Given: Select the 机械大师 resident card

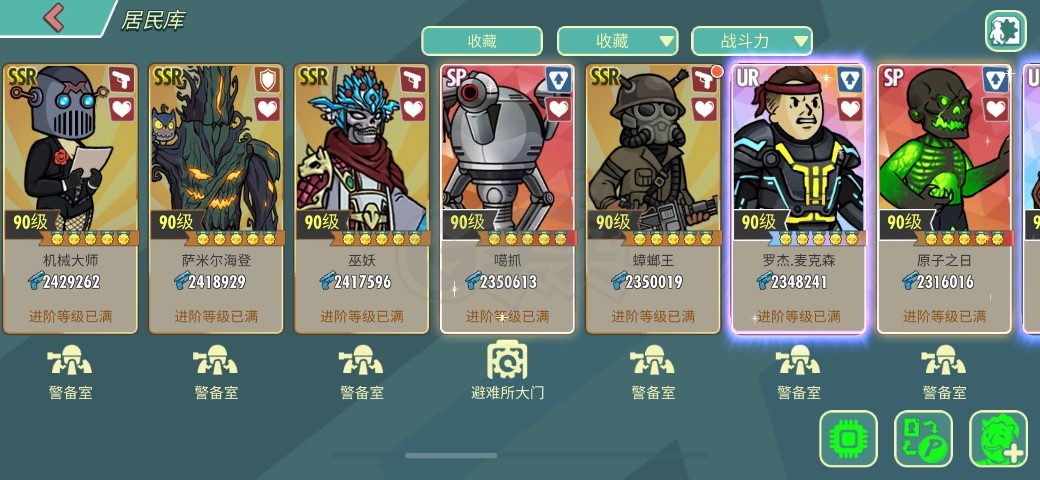Looking at the screenshot, I should point(71,198).
